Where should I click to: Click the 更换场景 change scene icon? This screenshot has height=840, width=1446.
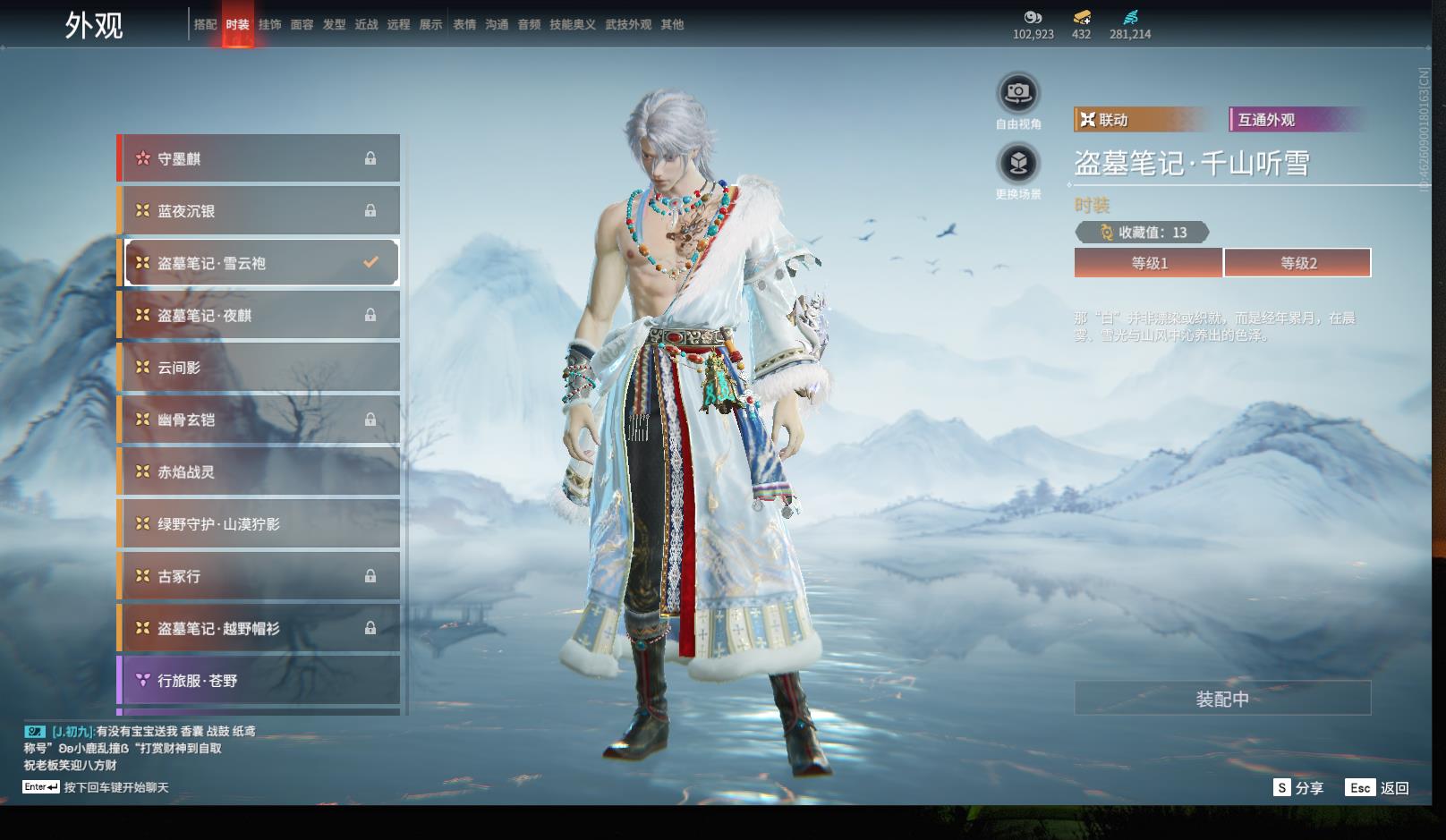pos(1018,164)
